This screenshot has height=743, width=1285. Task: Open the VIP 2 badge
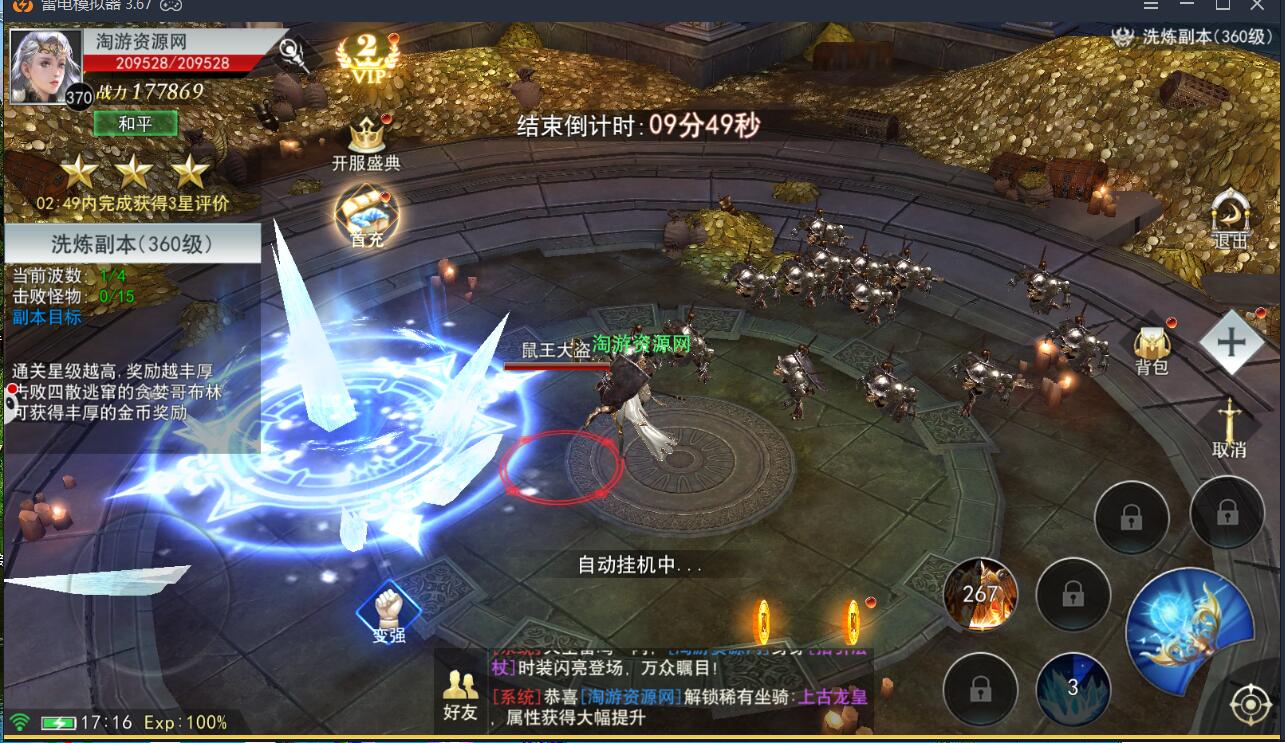(366, 58)
